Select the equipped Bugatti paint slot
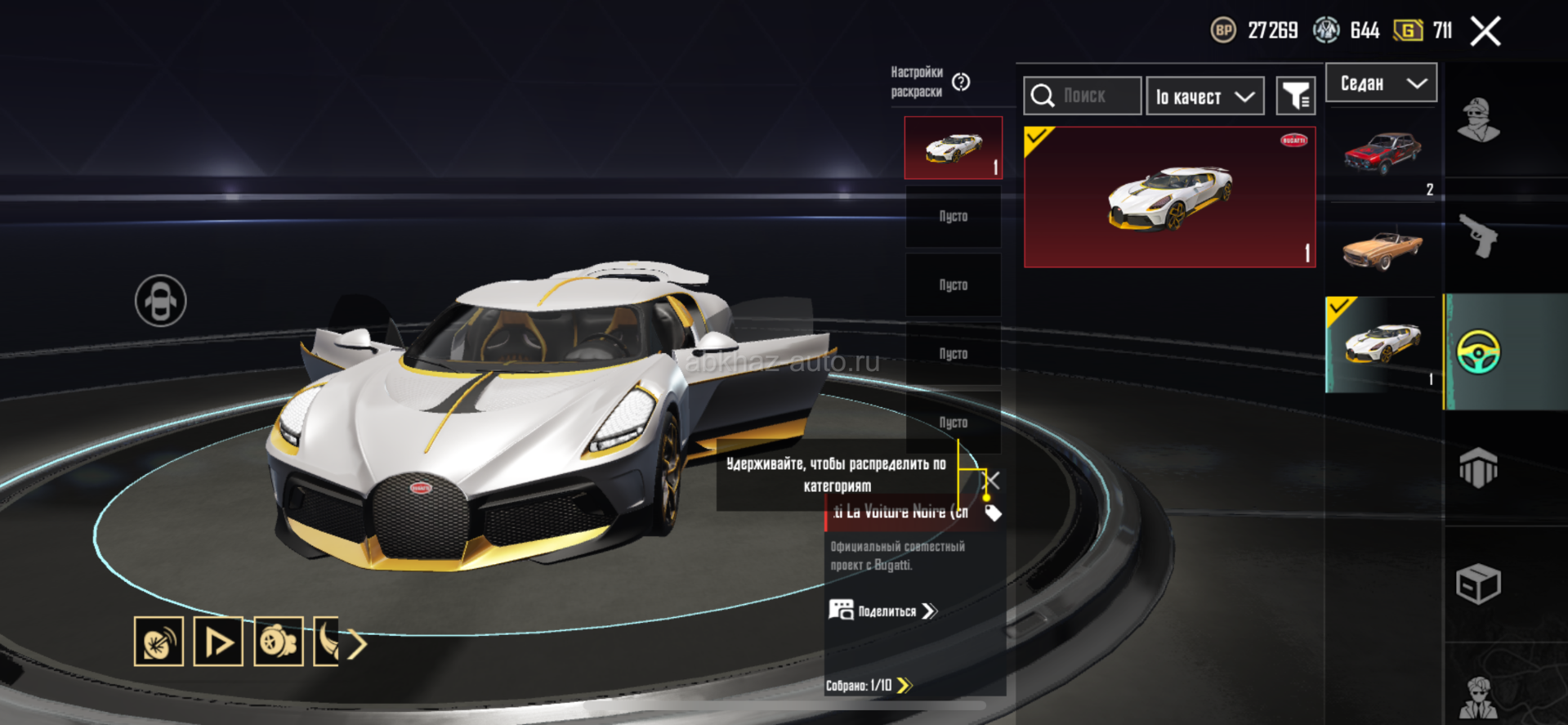The height and width of the screenshot is (725, 1568). tap(953, 148)
